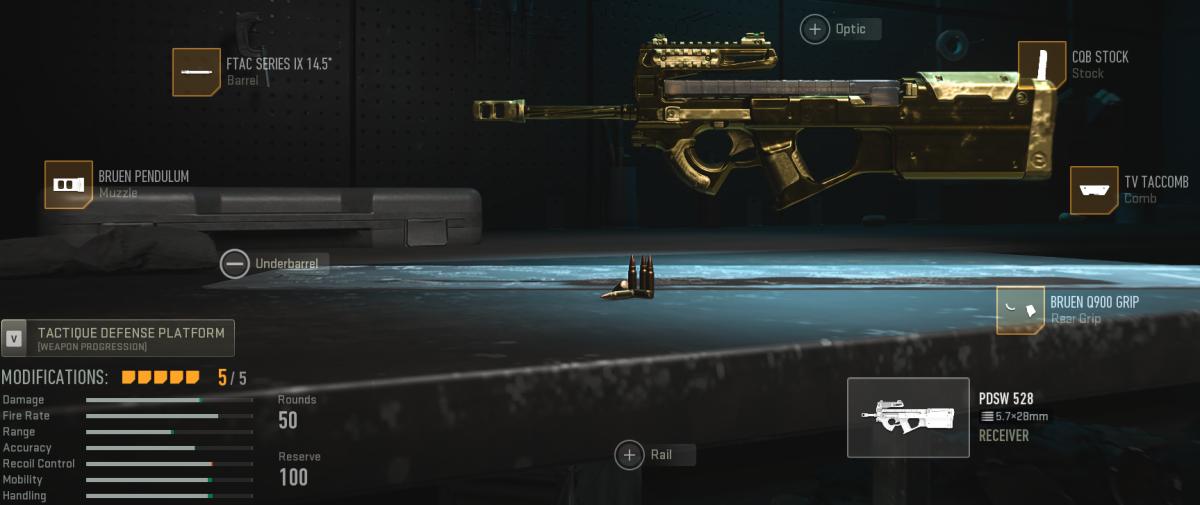Open the empty Optic attachment slot
Image resolution: width=1200 pixels, height=505 pixels.
point(816,29)
